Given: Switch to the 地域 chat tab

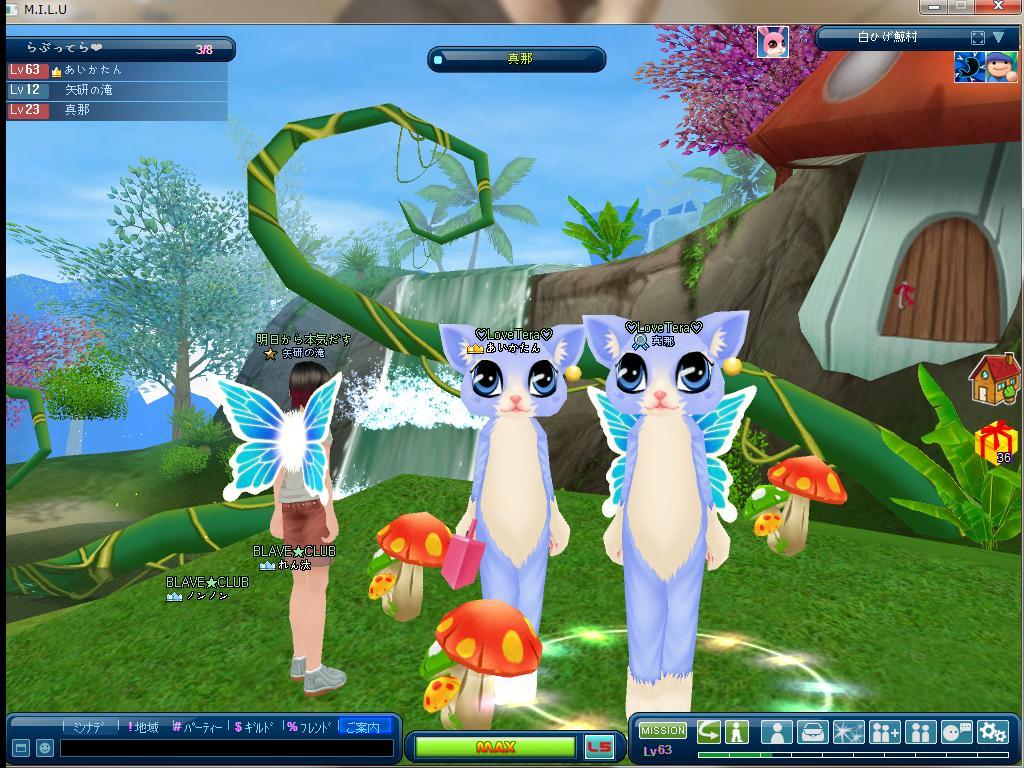Looking at the screenshot, I should pos(143,727).
